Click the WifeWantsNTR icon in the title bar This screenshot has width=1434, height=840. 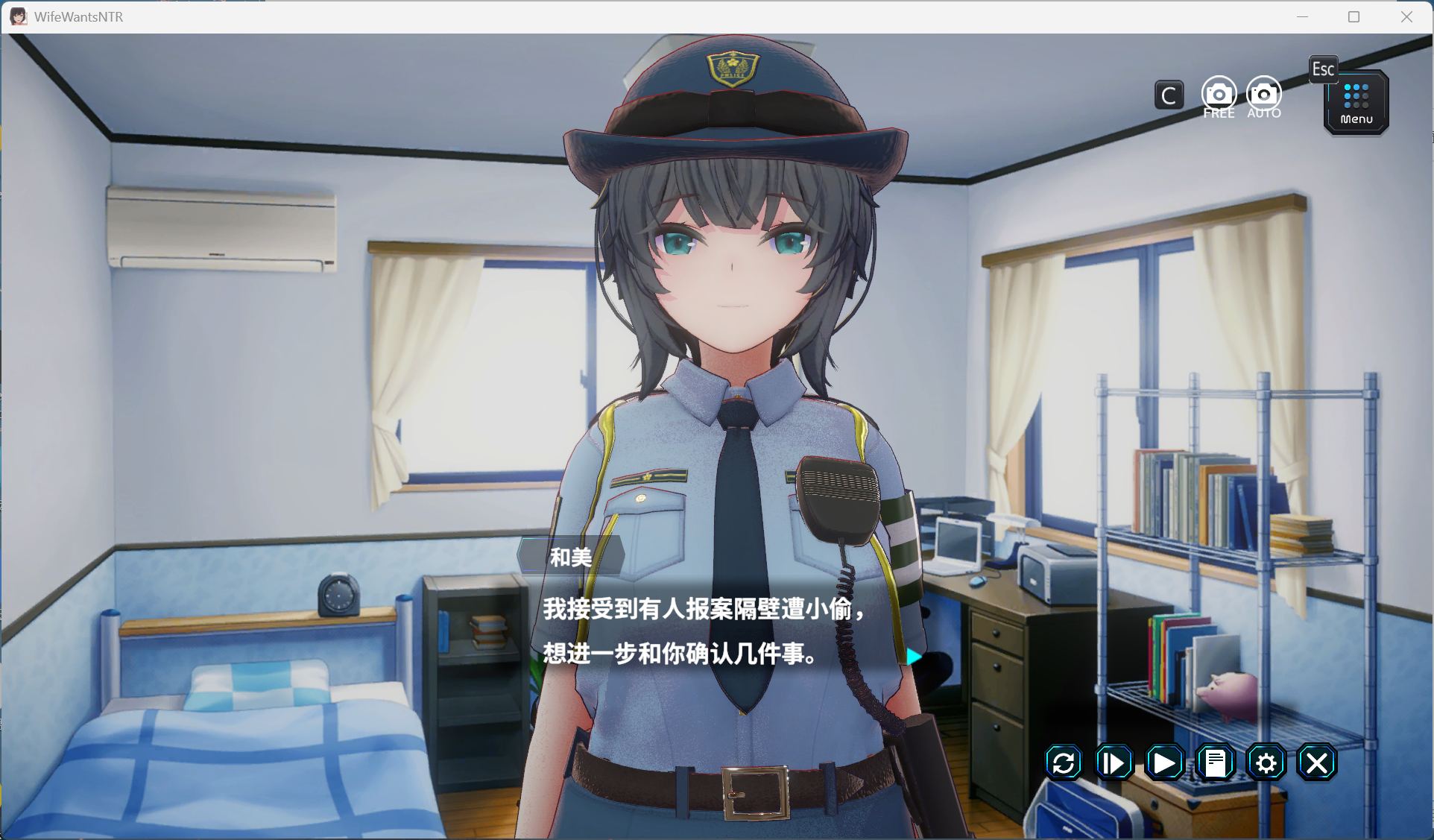pyautogui.click(x=19, y=16)
